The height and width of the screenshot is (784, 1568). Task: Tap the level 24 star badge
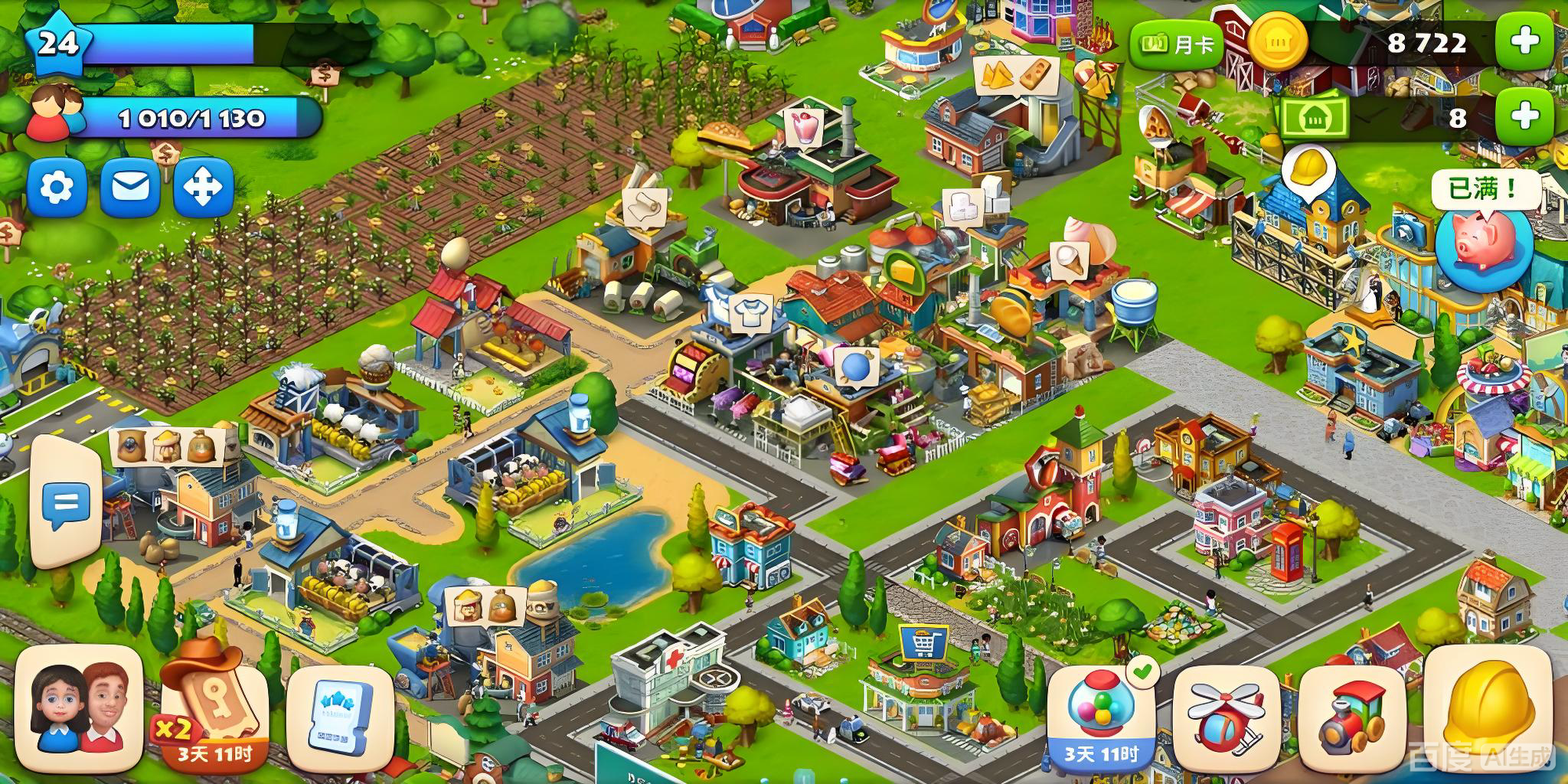click(58, 44)
